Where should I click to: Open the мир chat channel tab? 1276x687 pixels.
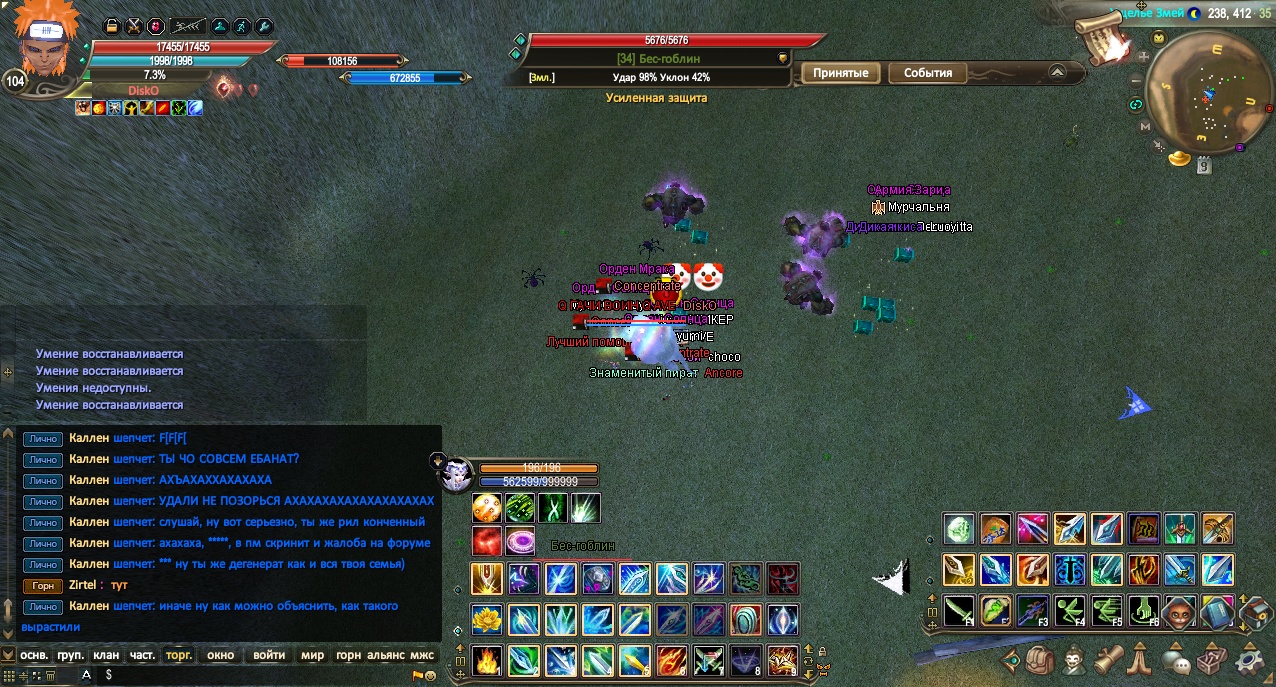click(x=313, y=655)
